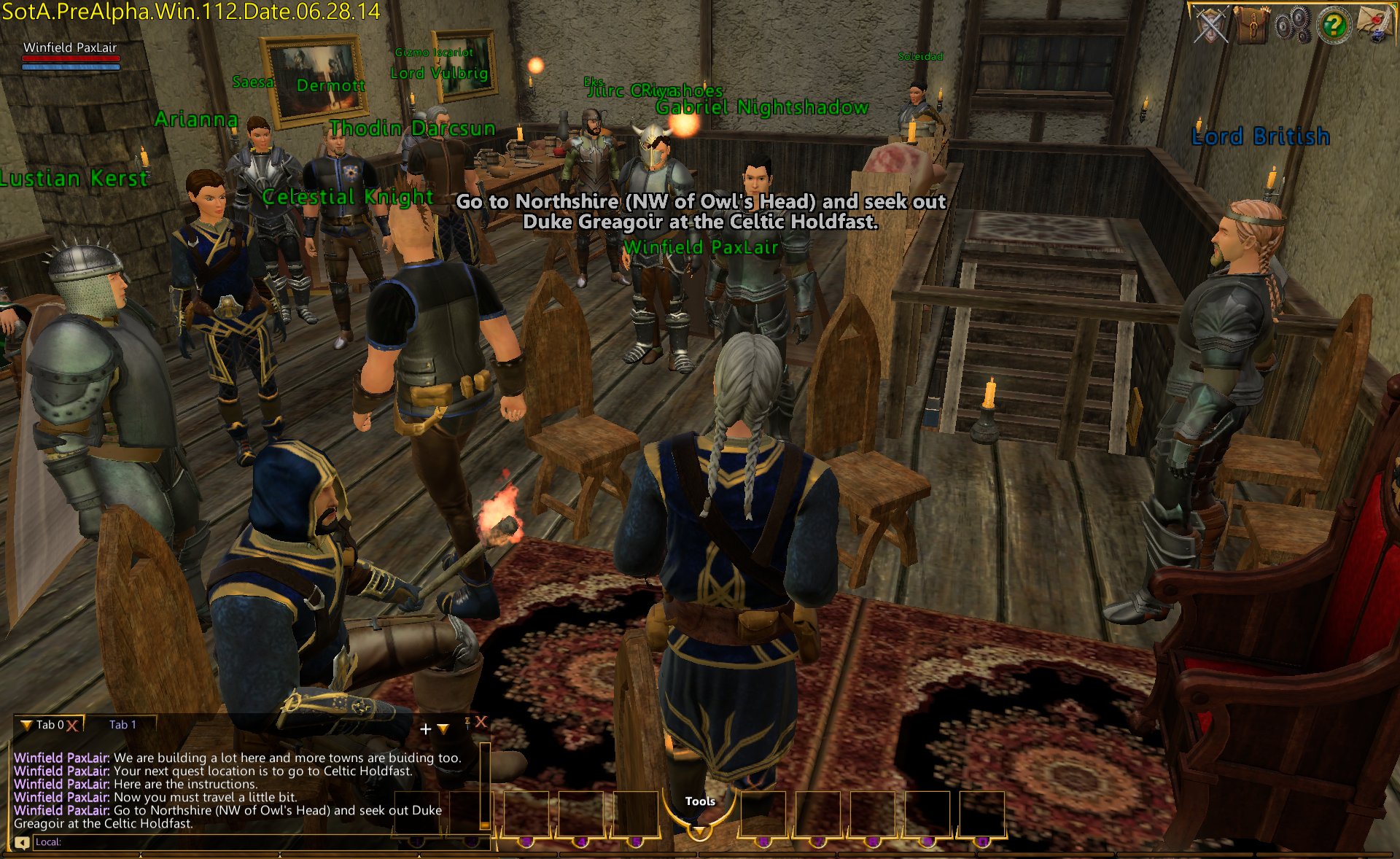Screen dimensions: 1400x859
Task: Close the chat window
Action: [x=481, y=722]
